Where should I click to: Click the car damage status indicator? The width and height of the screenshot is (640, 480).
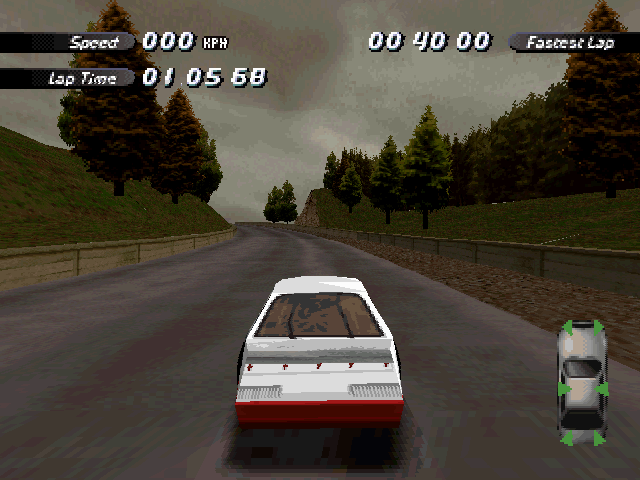(581, 382)
